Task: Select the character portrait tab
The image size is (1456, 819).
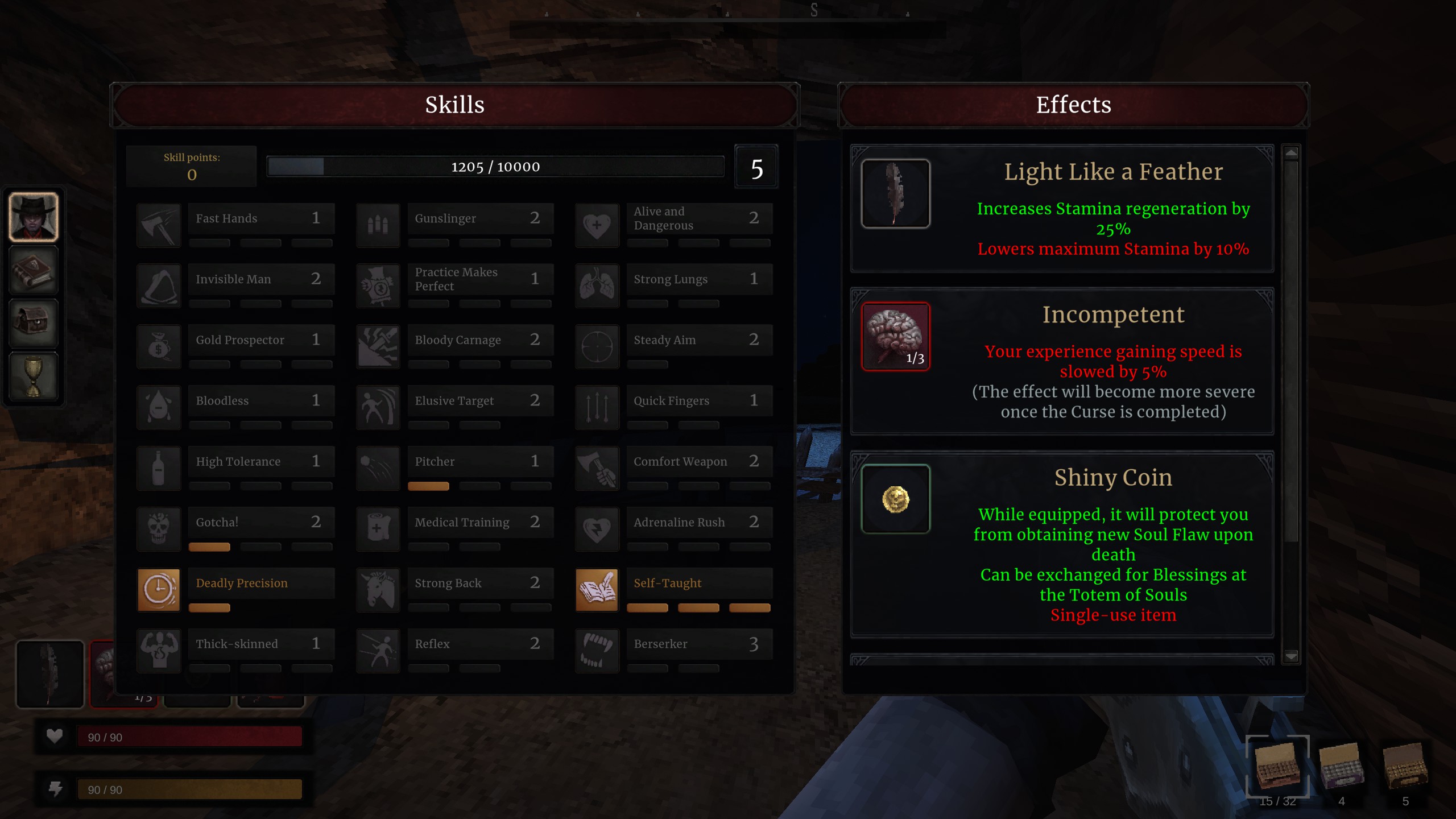Action: point(34,217)
